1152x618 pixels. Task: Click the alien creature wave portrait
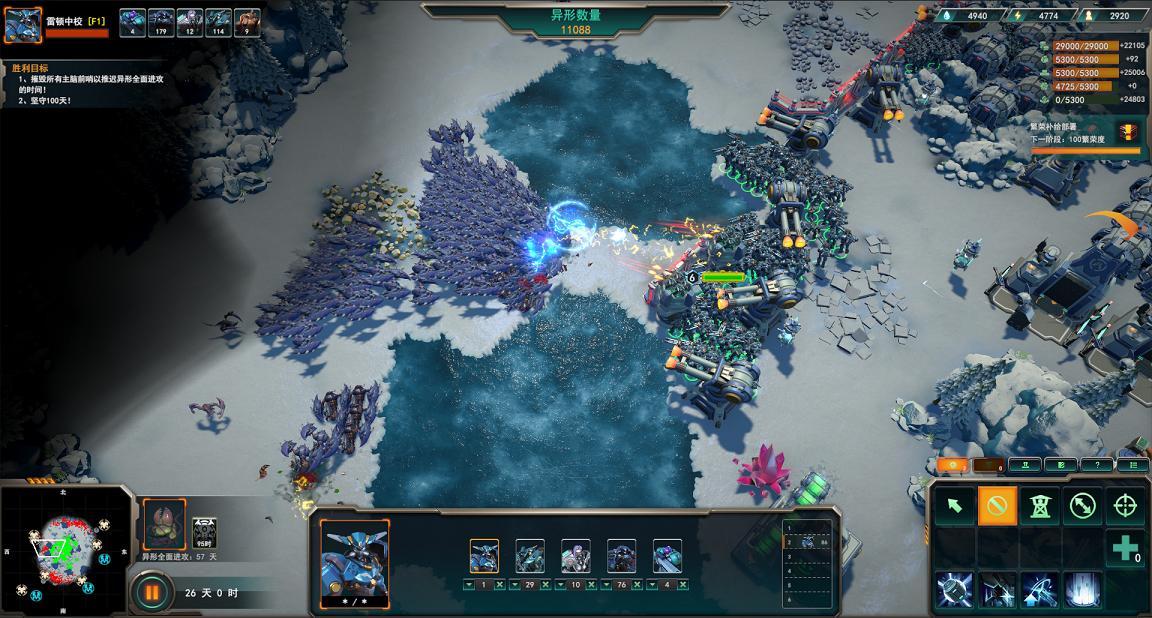[164, 525]
